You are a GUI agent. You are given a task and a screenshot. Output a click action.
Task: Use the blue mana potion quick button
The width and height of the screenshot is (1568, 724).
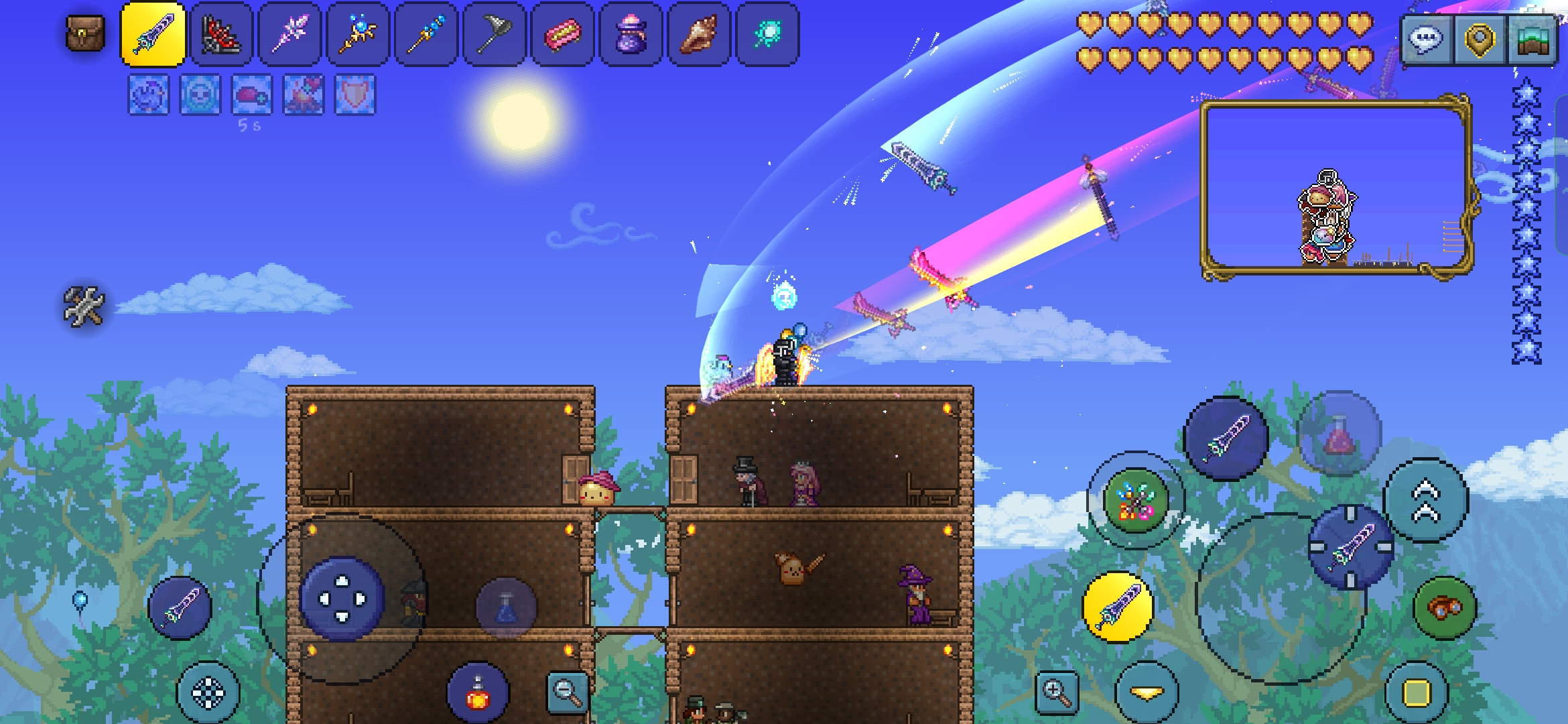(x=506, y=607)
